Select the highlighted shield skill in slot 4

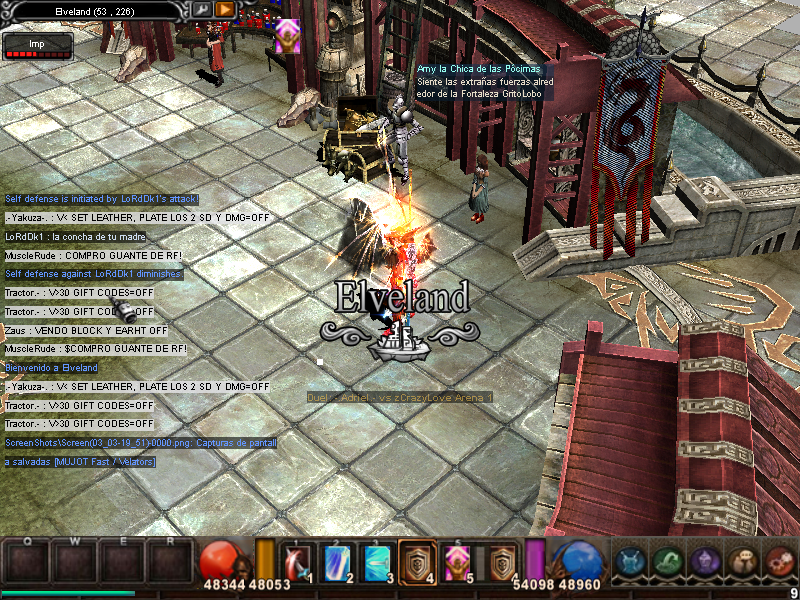[417, 562]
